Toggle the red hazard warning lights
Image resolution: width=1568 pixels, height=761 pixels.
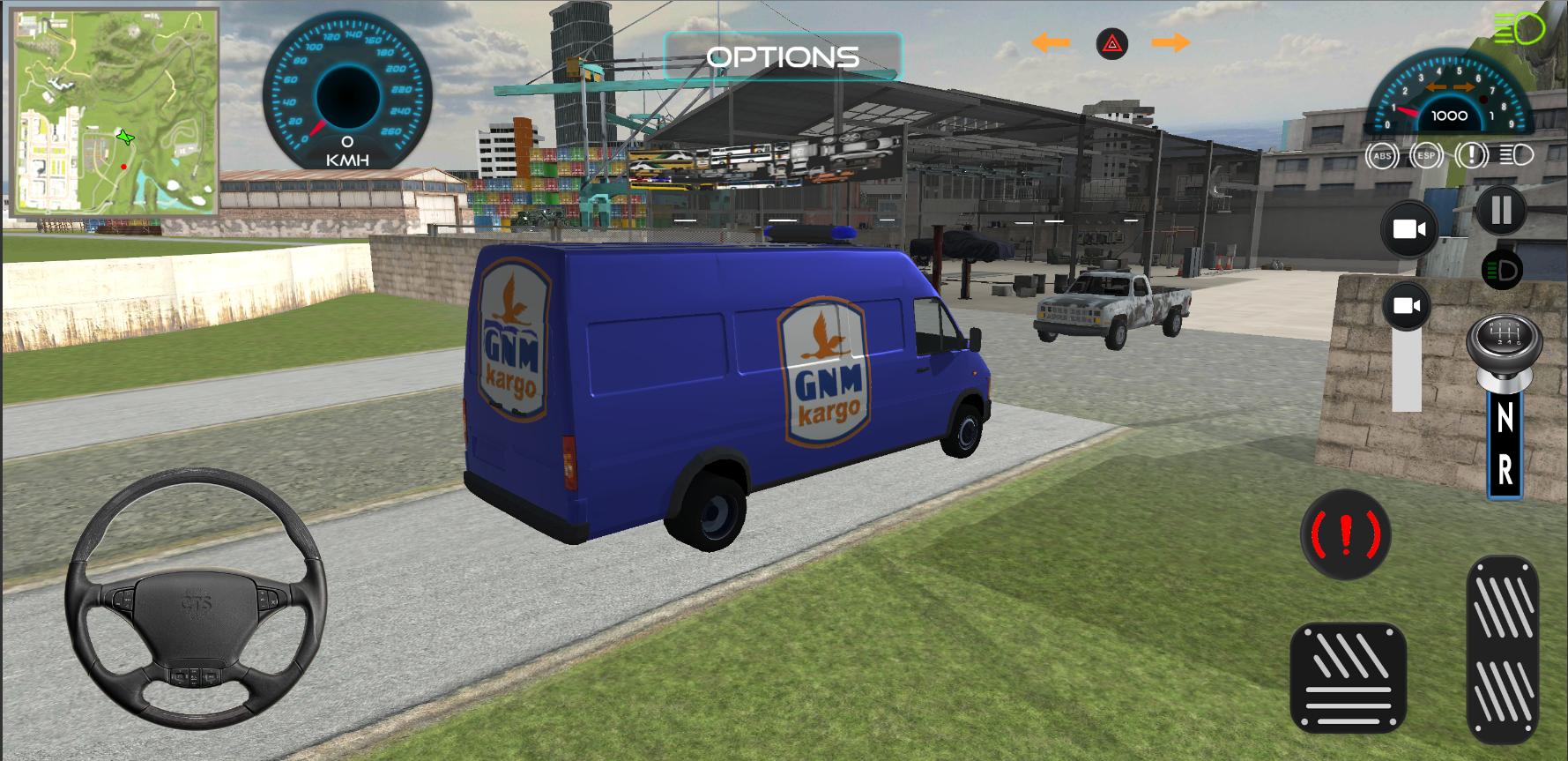pos(1112,43)
